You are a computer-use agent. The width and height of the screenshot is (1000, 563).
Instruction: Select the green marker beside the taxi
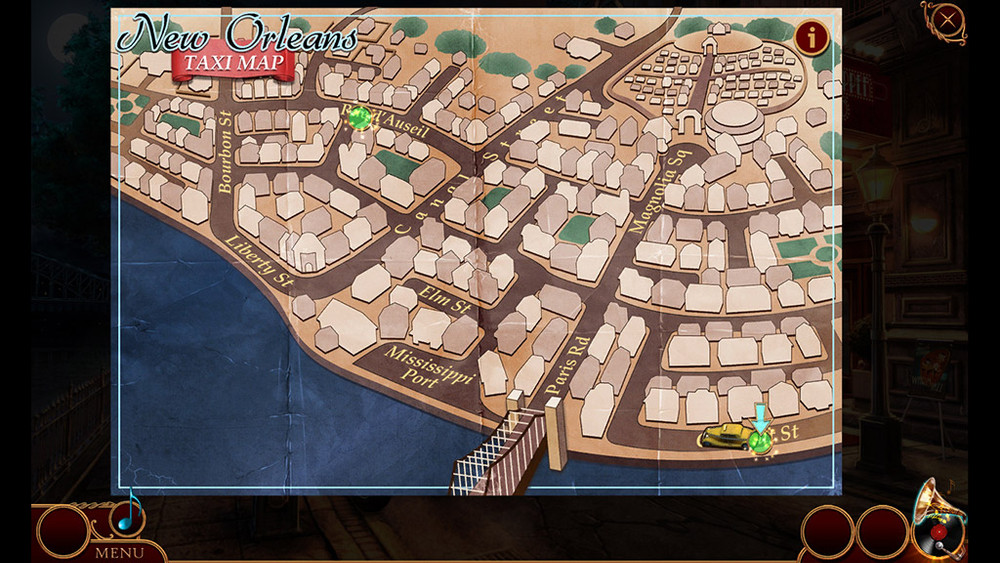(x=761, y=441)
